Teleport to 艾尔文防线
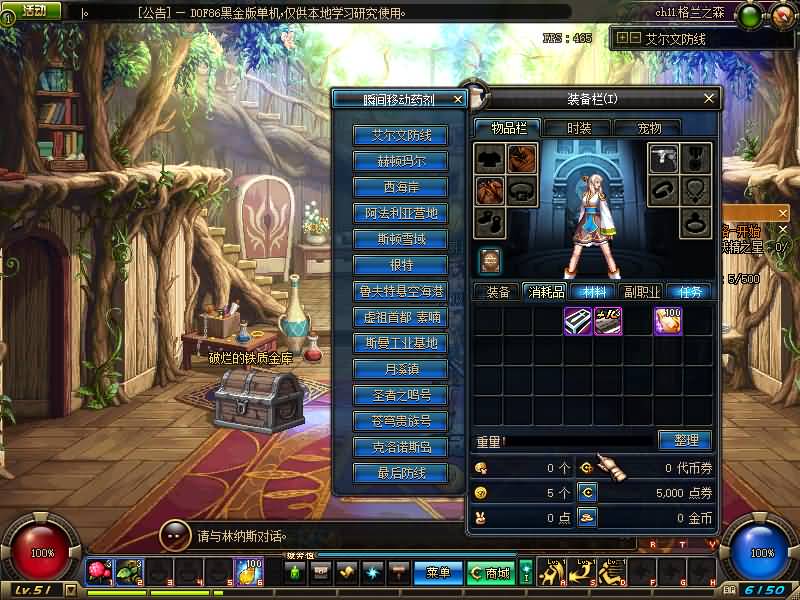Viewport: 800px width, 600px height. point(401,135)
